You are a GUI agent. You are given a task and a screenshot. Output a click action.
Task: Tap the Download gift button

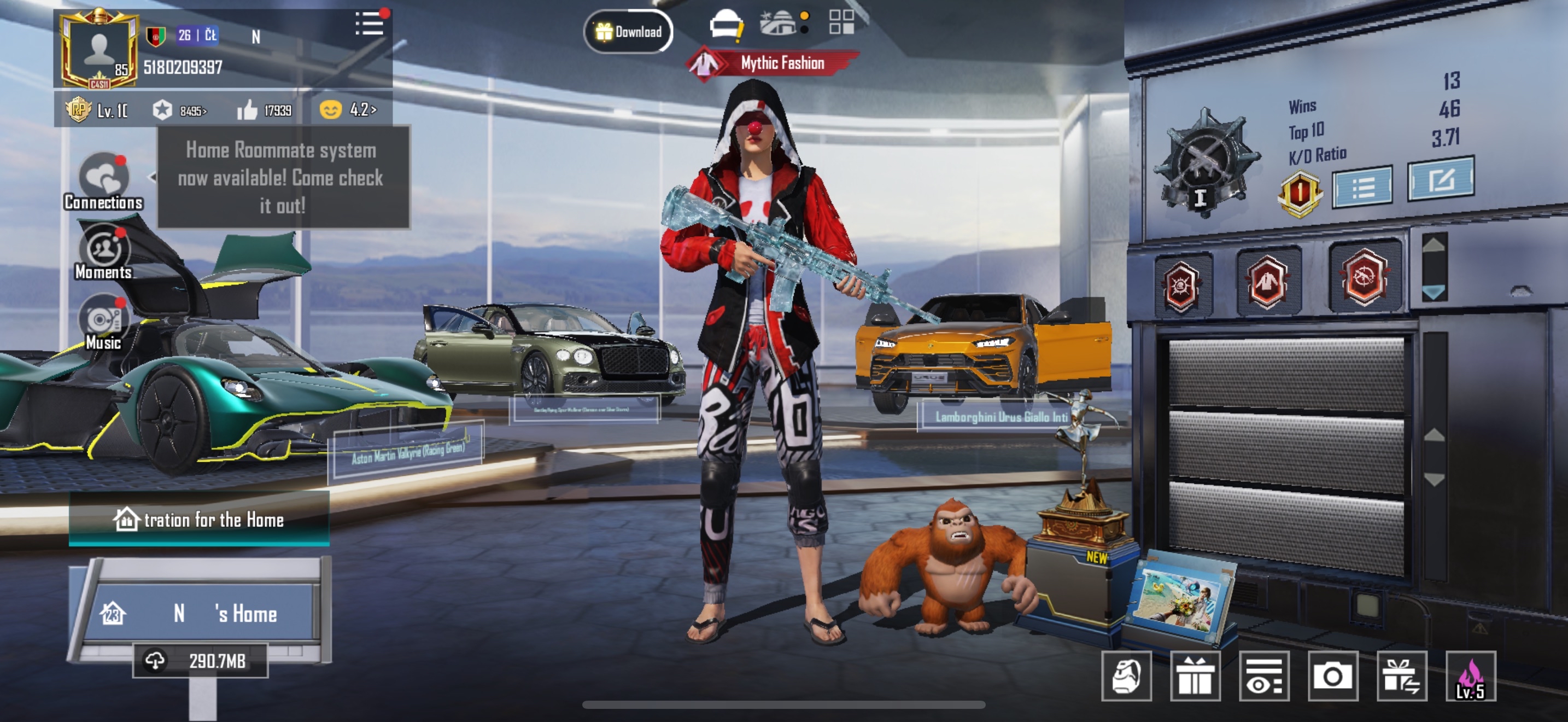(x=628, y=32)
